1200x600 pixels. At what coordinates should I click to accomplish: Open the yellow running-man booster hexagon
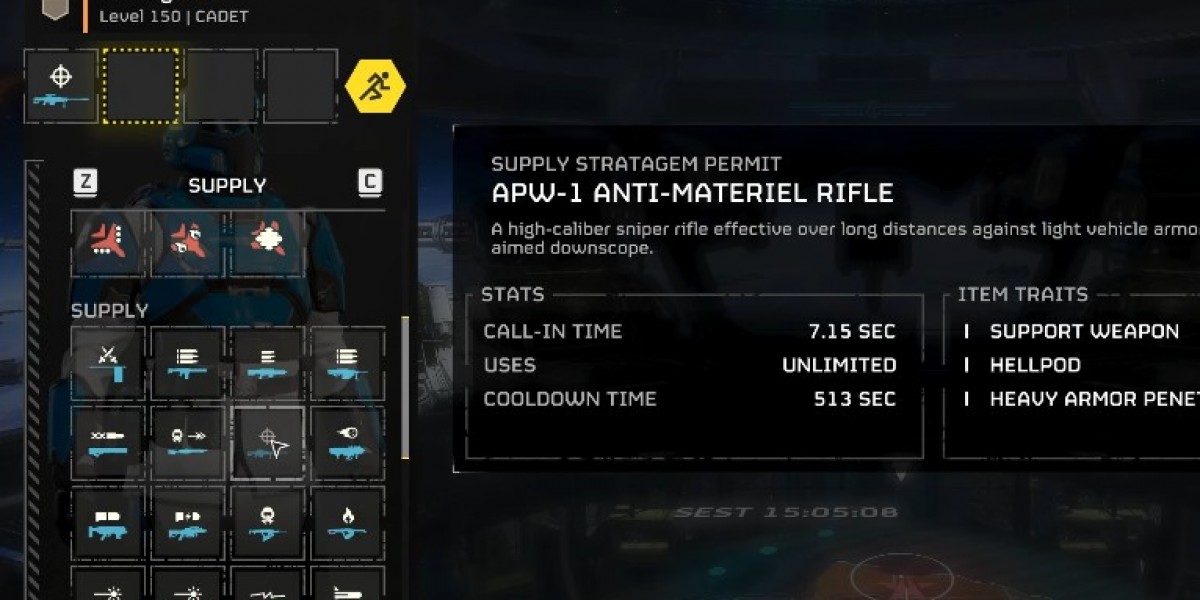click(375, 87)
